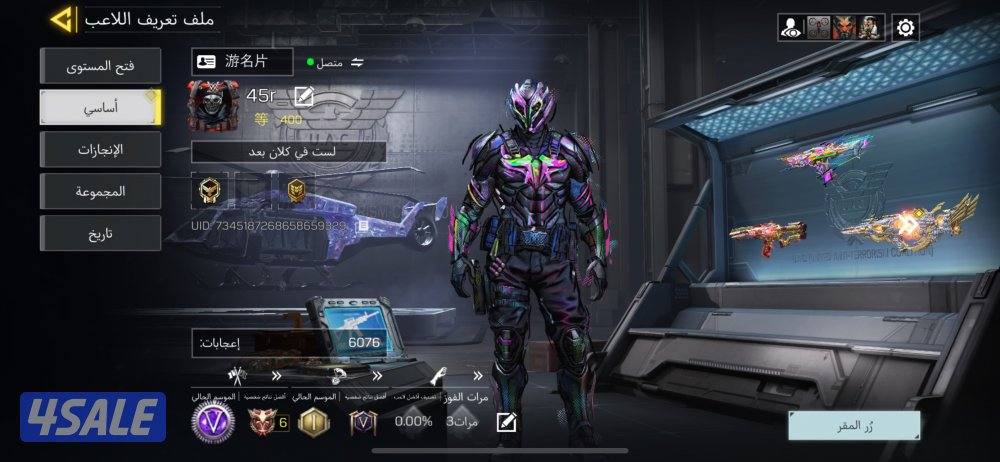The image size is (1000, 462).
Task: Open the profile viewers icon strip
Action: [x=832, y=27]
